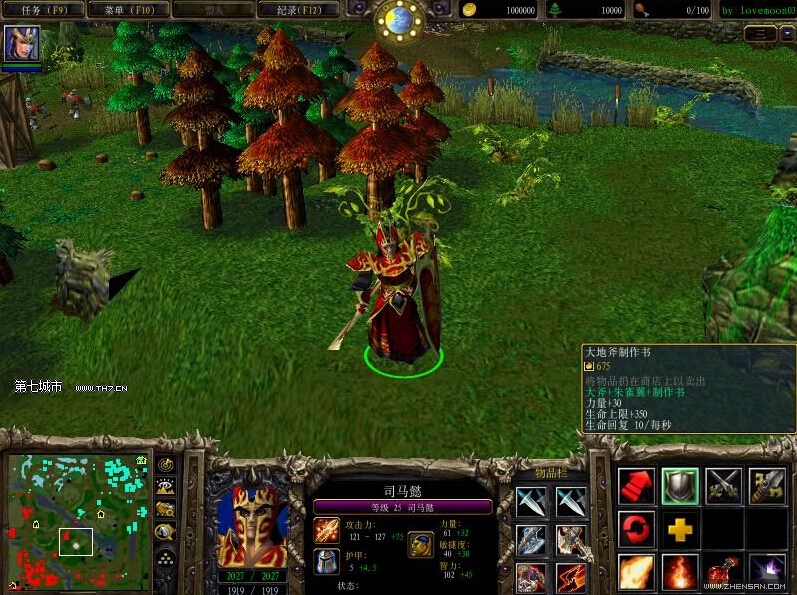Activate the red arrow Move command

pyautogui.click(x=637, y=486)
